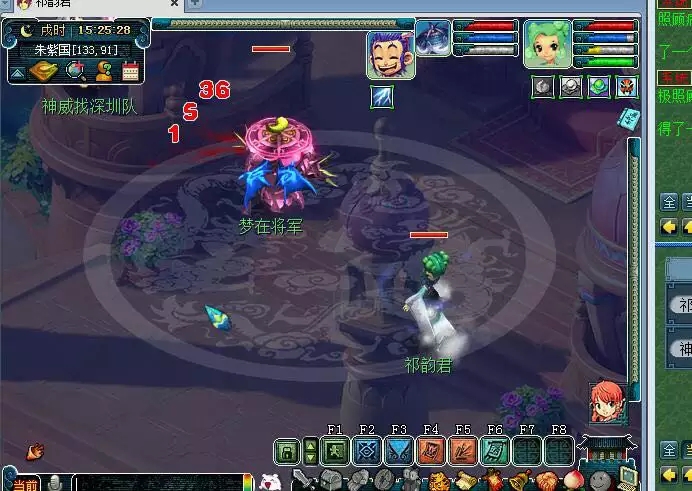Click the lightning buff icon under the portrait
This screenshot has height=491, width=692.
[383, 95]
